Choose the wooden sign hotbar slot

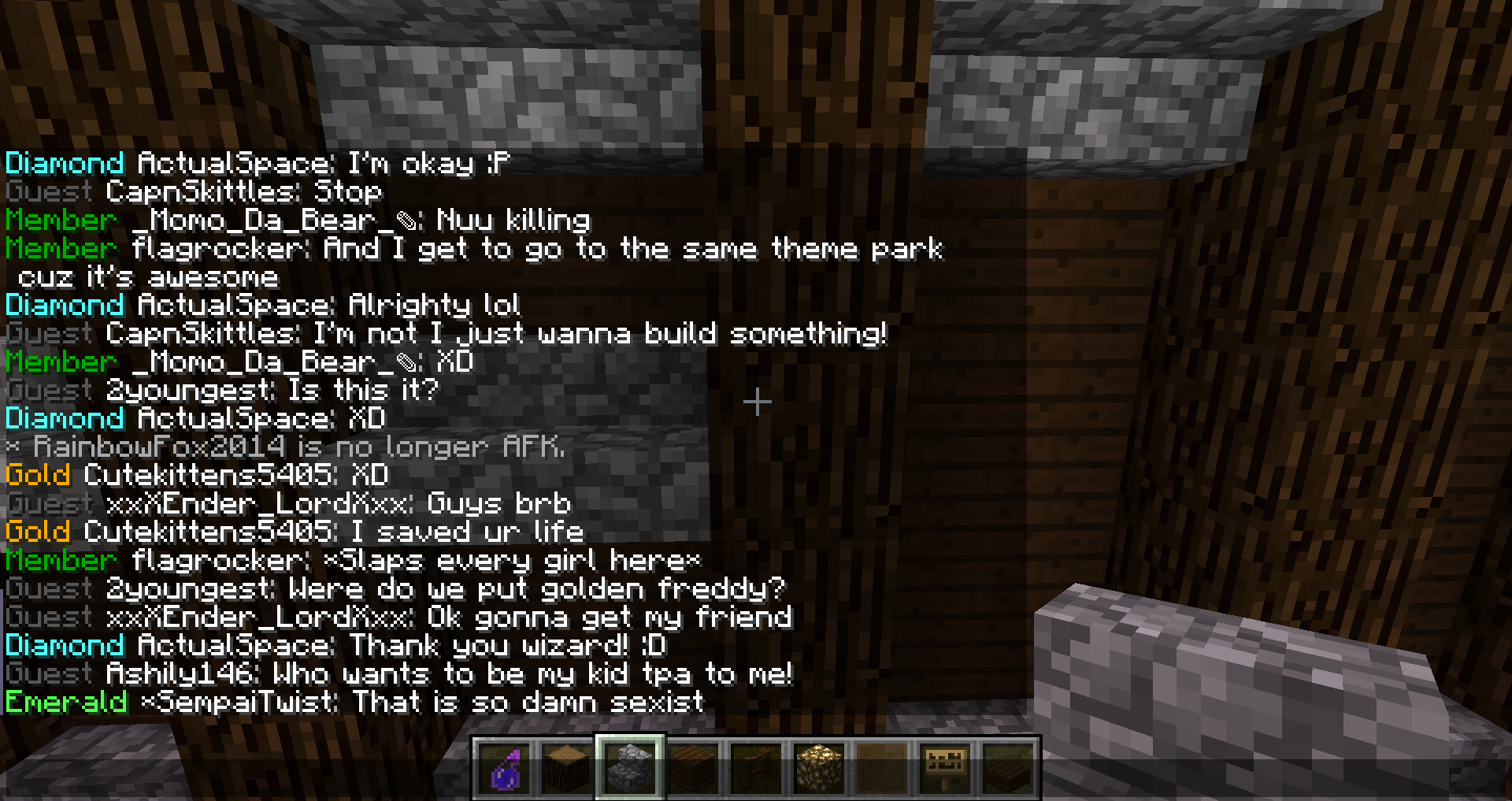946,769
